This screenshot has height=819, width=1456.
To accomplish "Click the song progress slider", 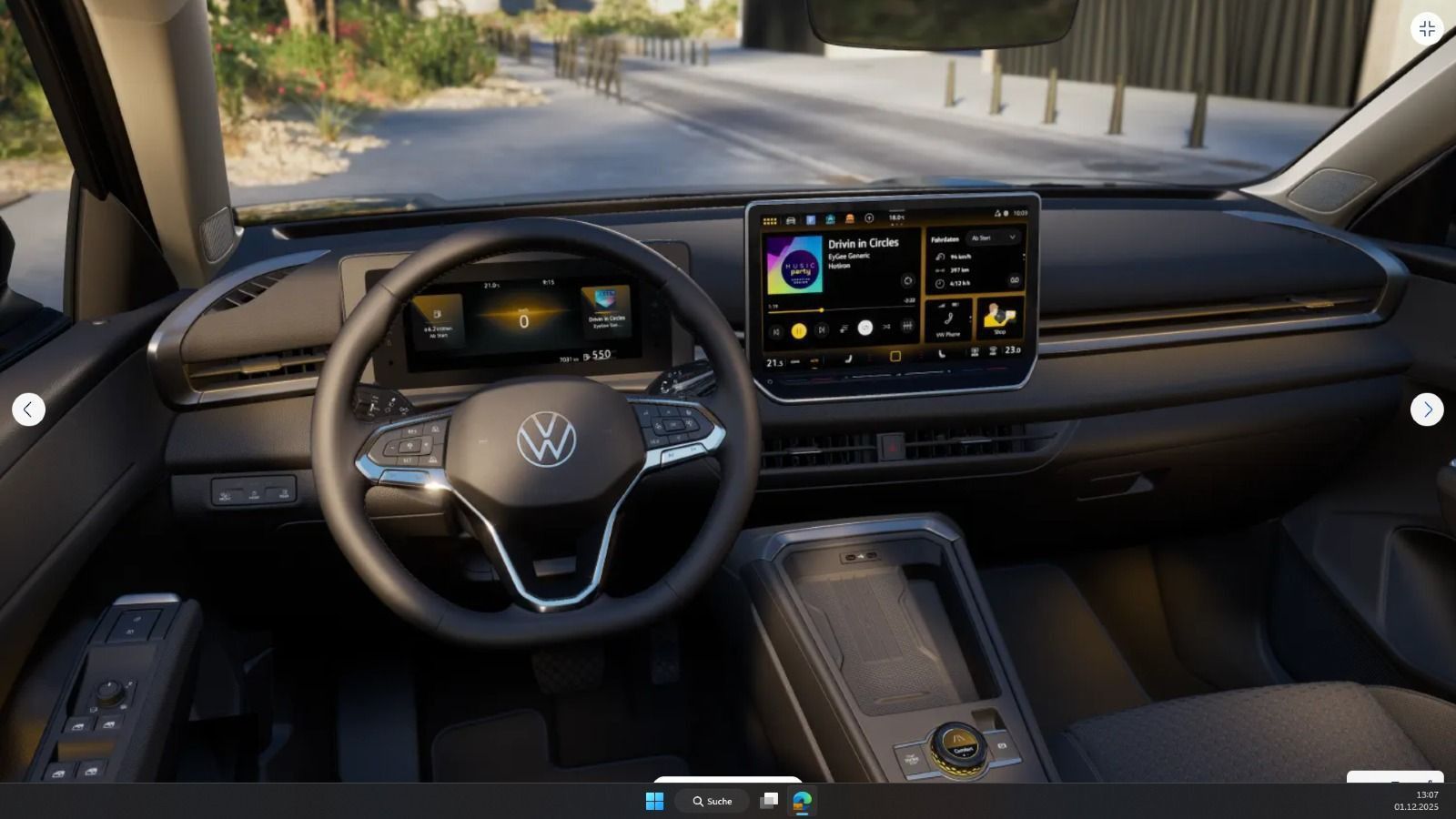I will click(x=822, y=310).
